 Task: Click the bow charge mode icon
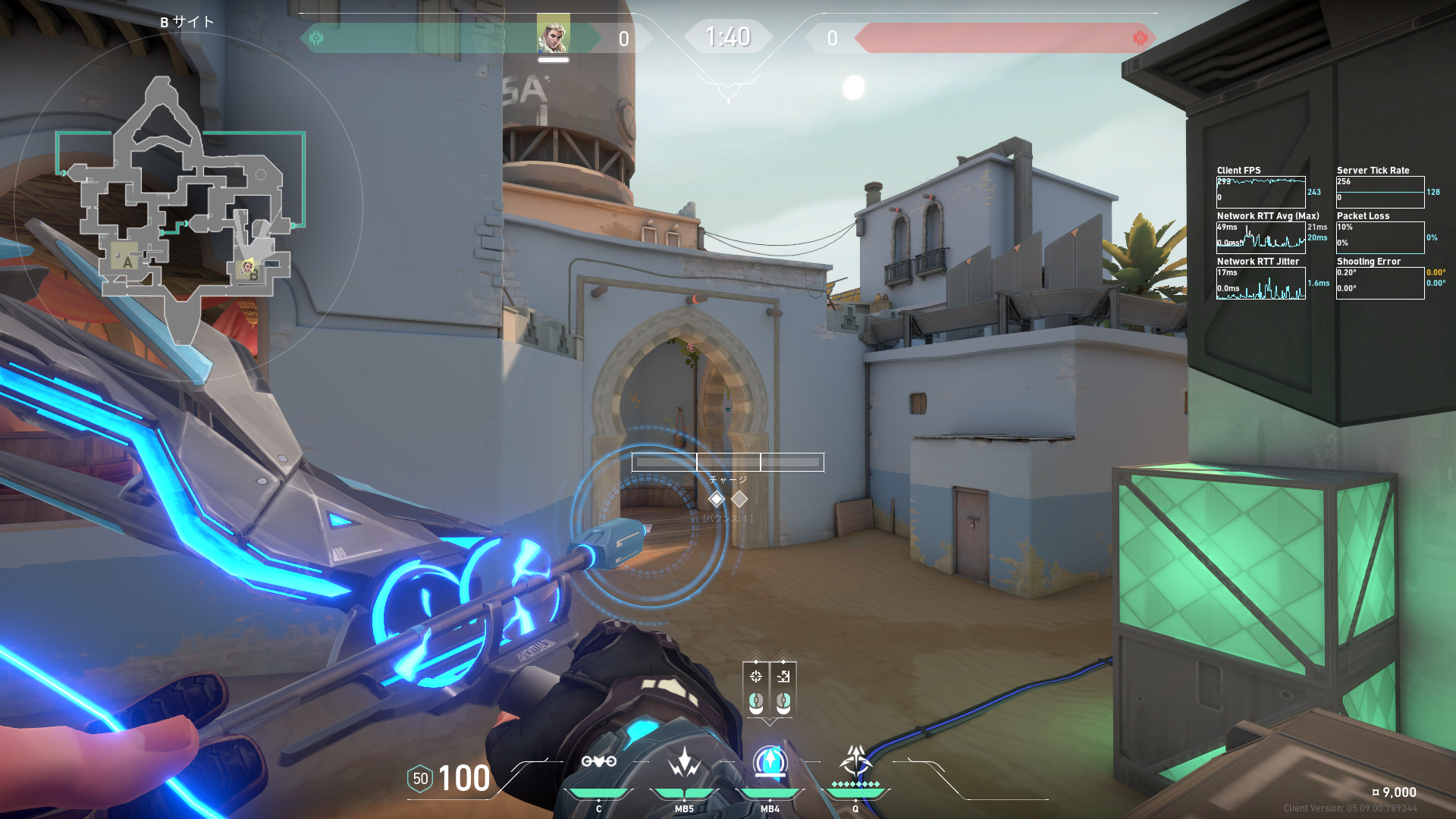click(x=756, y=676)
